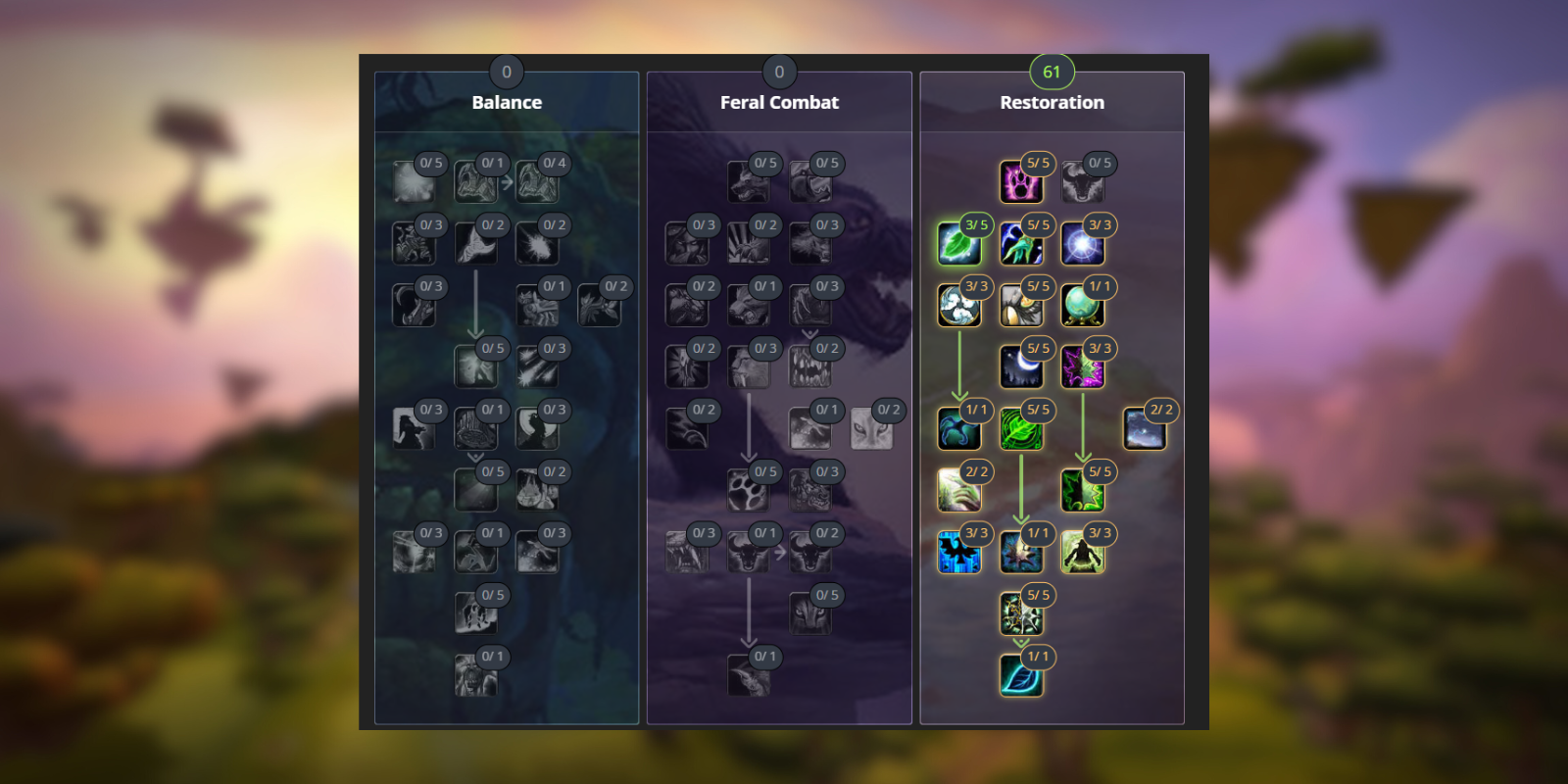The width and height of the screenshot is (1568, 784).
Task: Select the unlearned 0/5 talent in Restoration
Action: point(1082,182)
